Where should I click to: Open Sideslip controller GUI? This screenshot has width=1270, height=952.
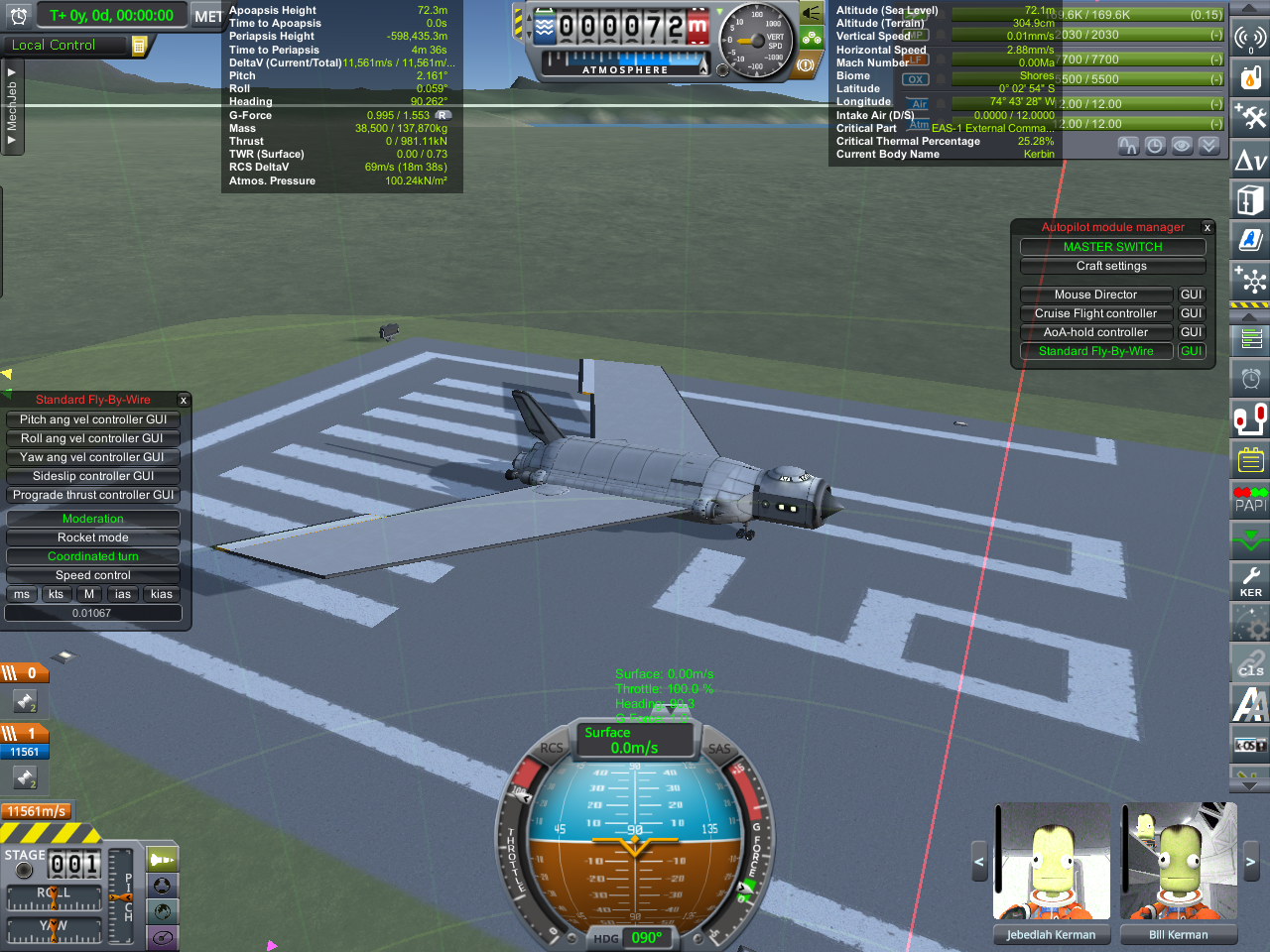93,476
